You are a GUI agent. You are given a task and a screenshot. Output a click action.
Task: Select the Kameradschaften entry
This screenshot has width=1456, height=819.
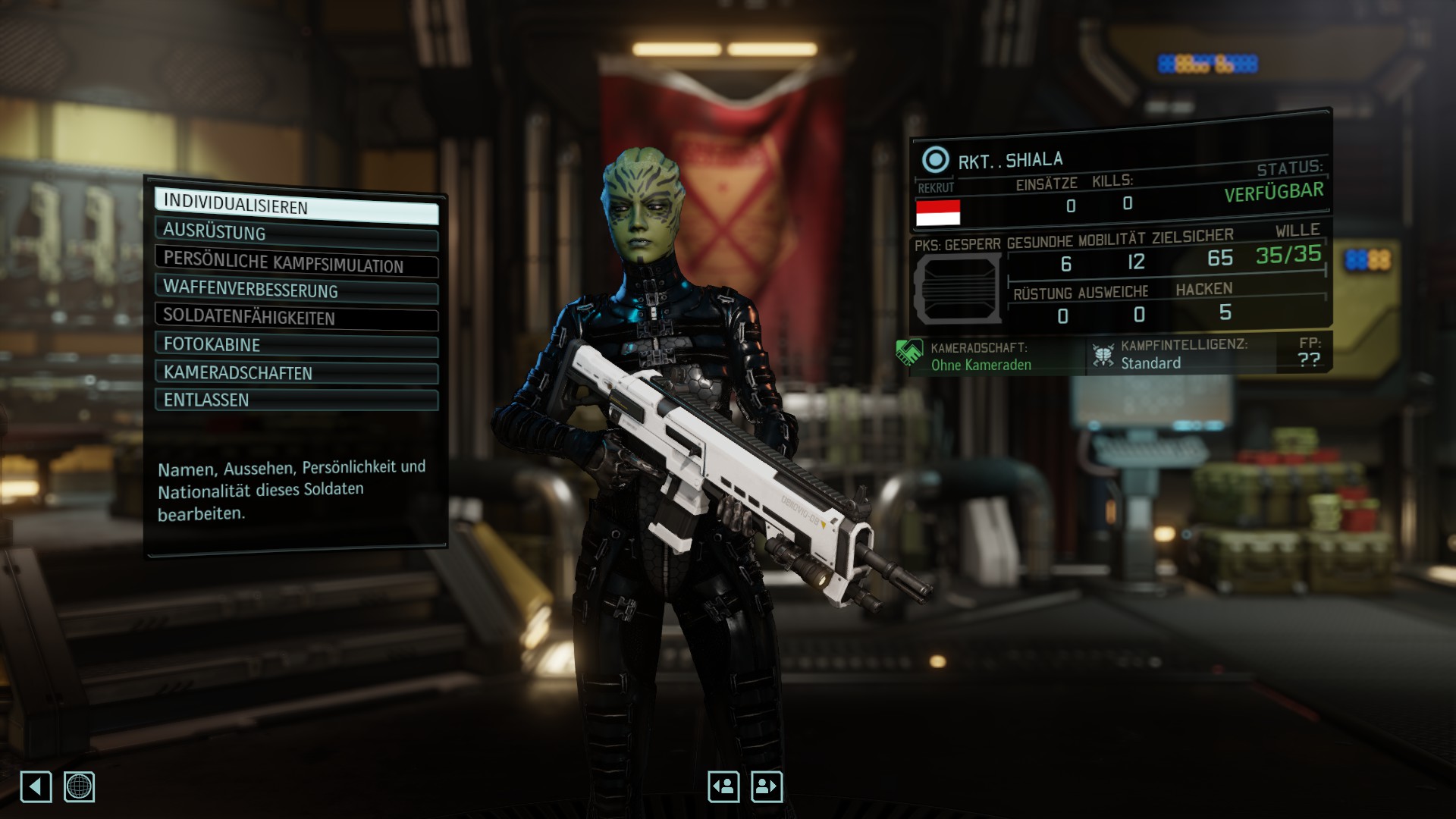tap(296, 373)
